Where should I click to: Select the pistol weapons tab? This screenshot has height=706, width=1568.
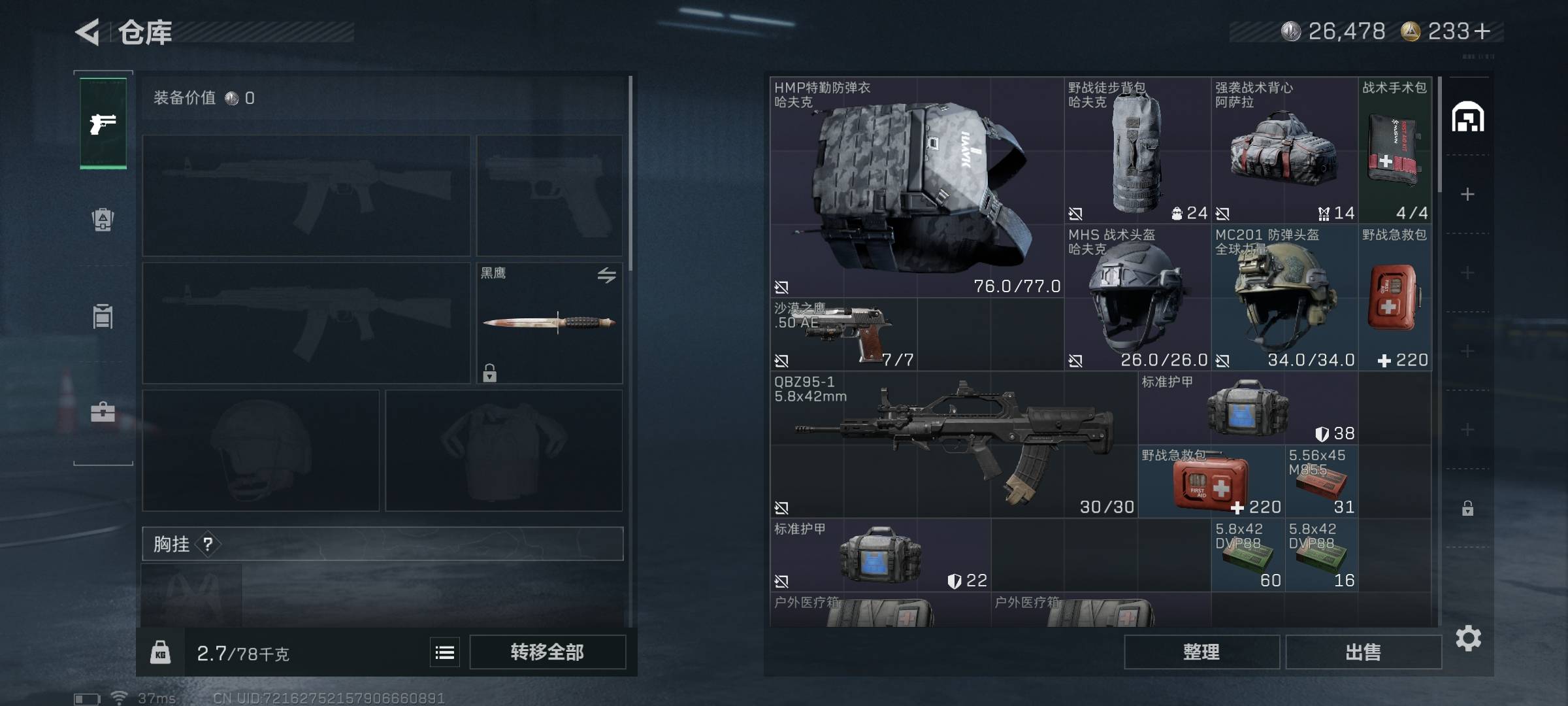click(x=103, y=124)
